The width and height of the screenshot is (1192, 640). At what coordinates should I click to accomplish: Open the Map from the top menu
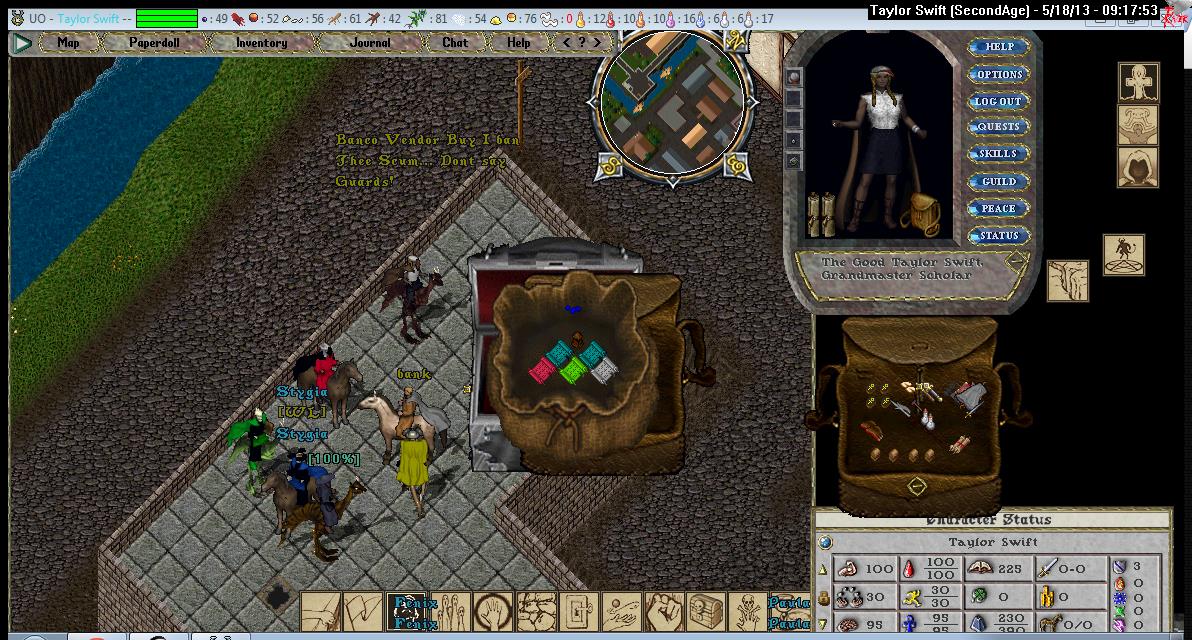[68, 43]
